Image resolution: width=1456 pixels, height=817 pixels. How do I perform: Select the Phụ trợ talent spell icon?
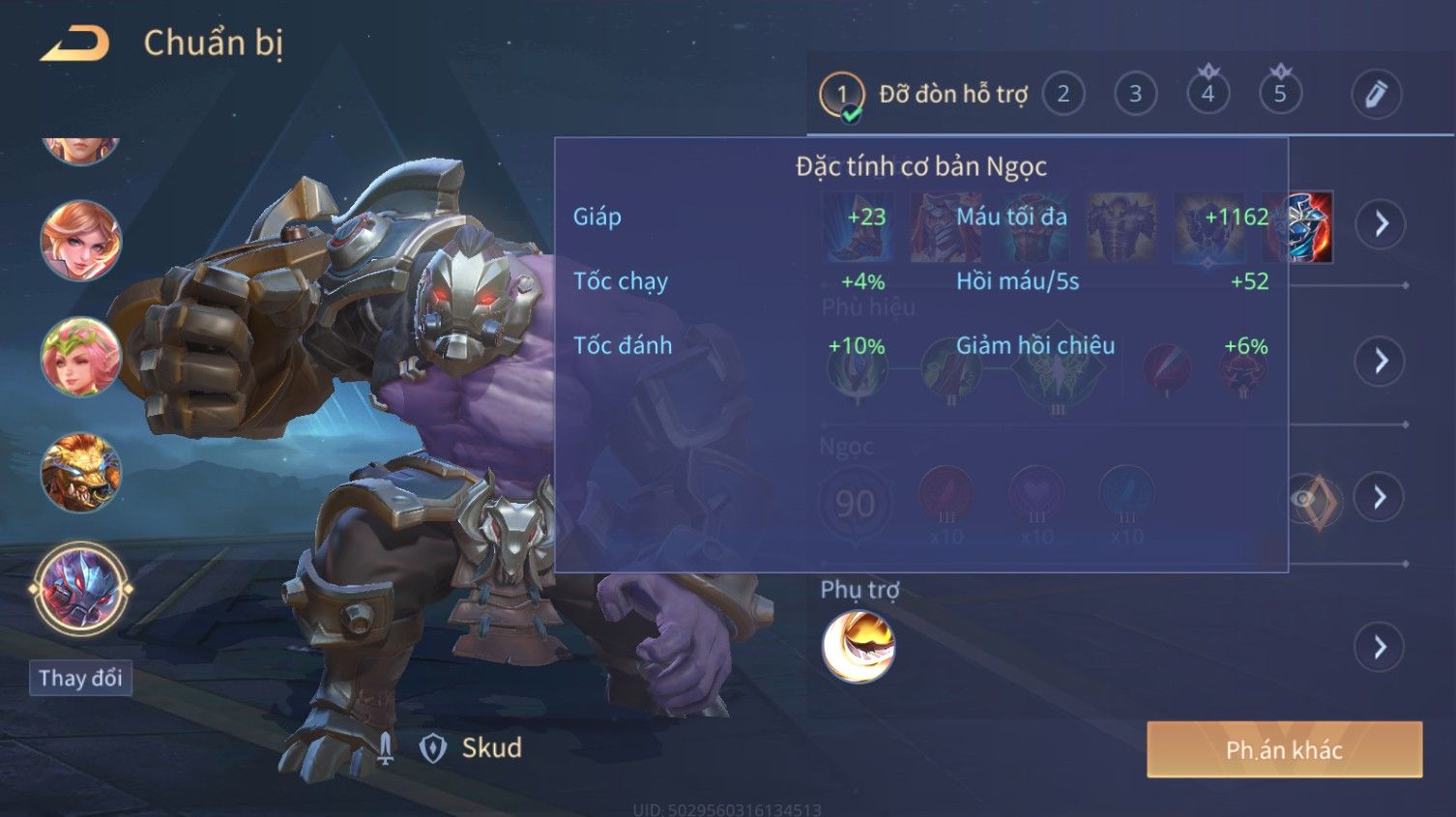coord(859,647)
